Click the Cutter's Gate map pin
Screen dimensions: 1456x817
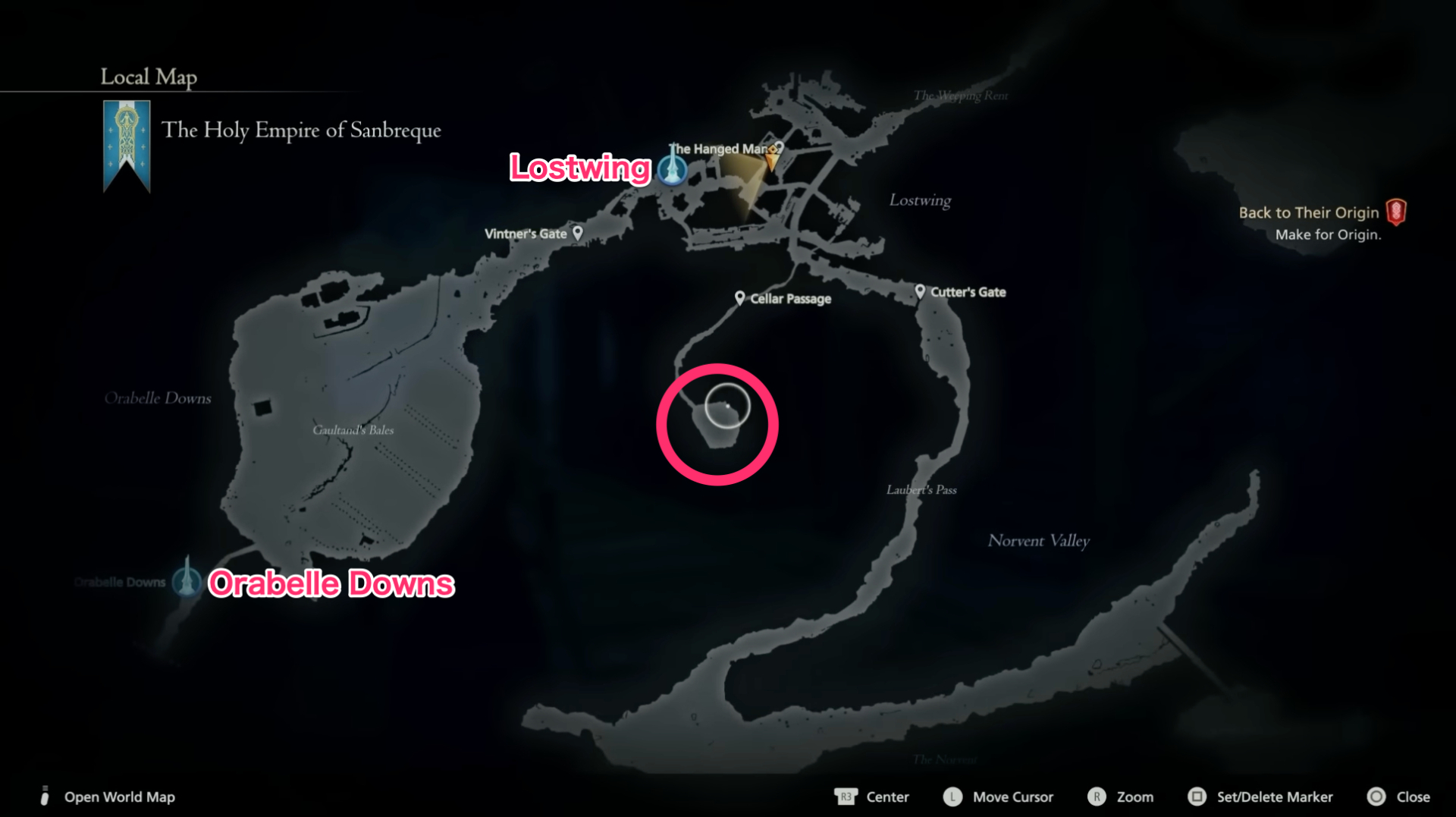click(921, 291)
